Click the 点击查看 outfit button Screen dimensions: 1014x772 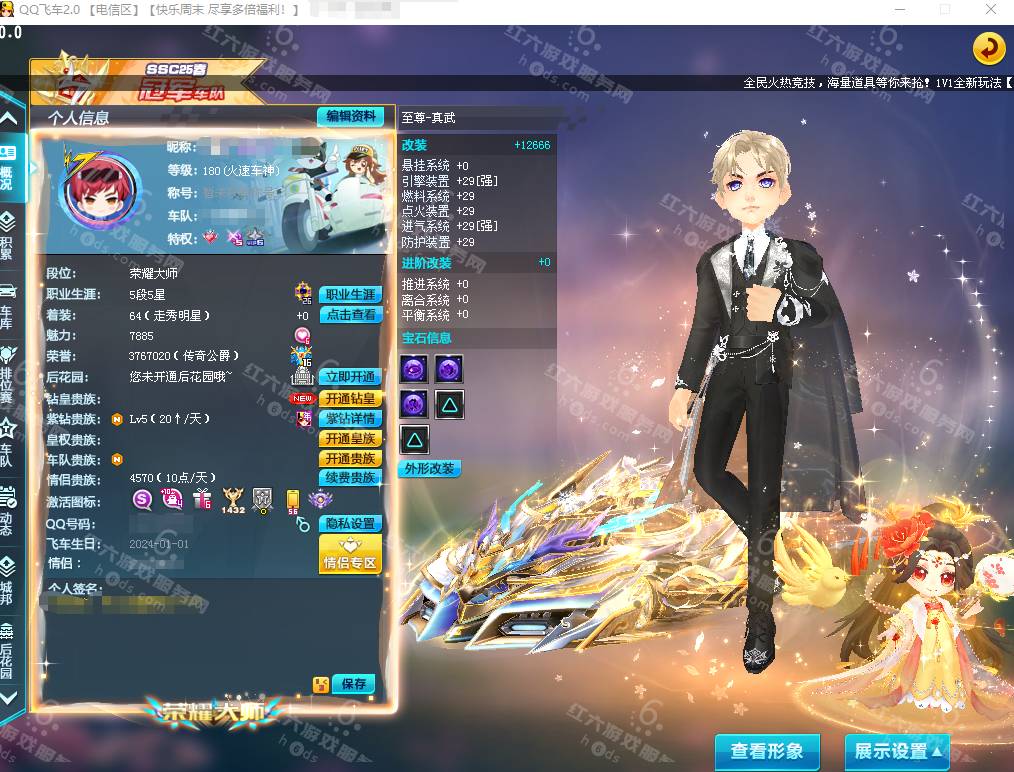point(350,315)
